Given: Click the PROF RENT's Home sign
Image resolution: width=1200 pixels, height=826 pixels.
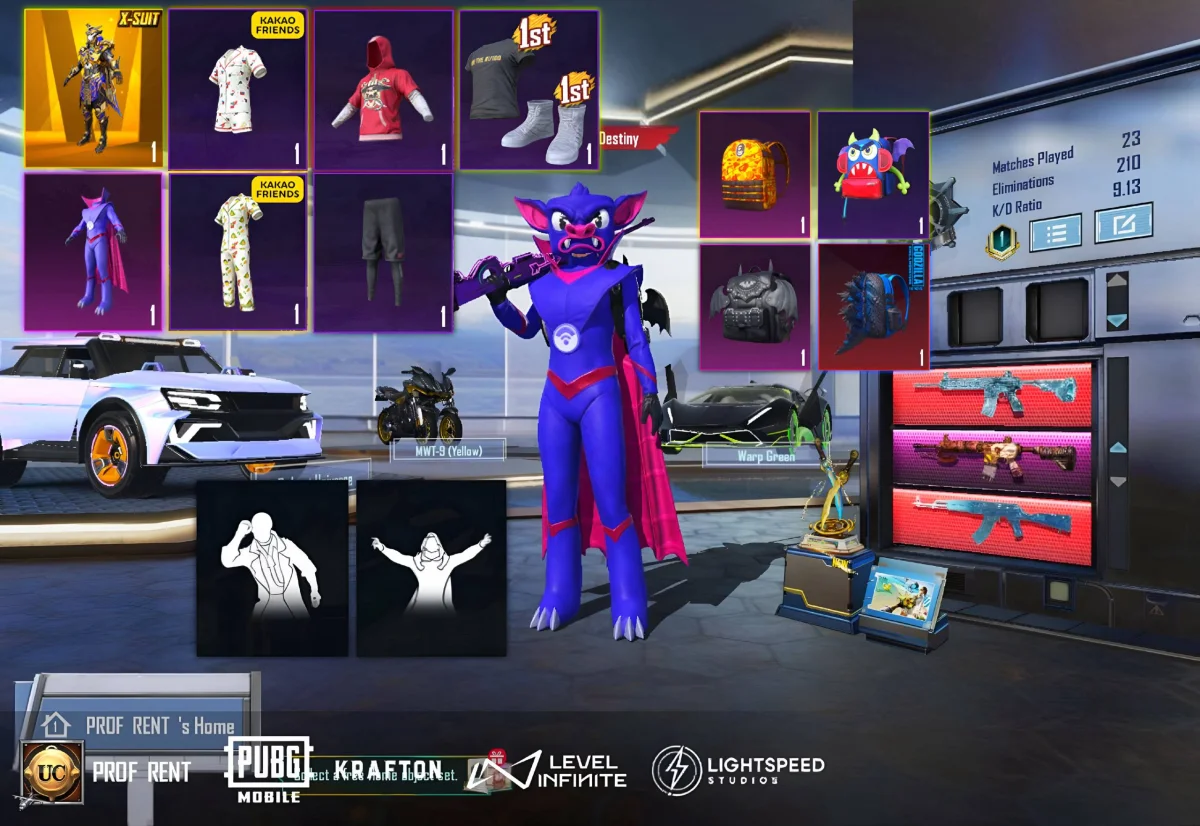Looking at the screenshot, I should pyautogui.click(x=140, y=725).
